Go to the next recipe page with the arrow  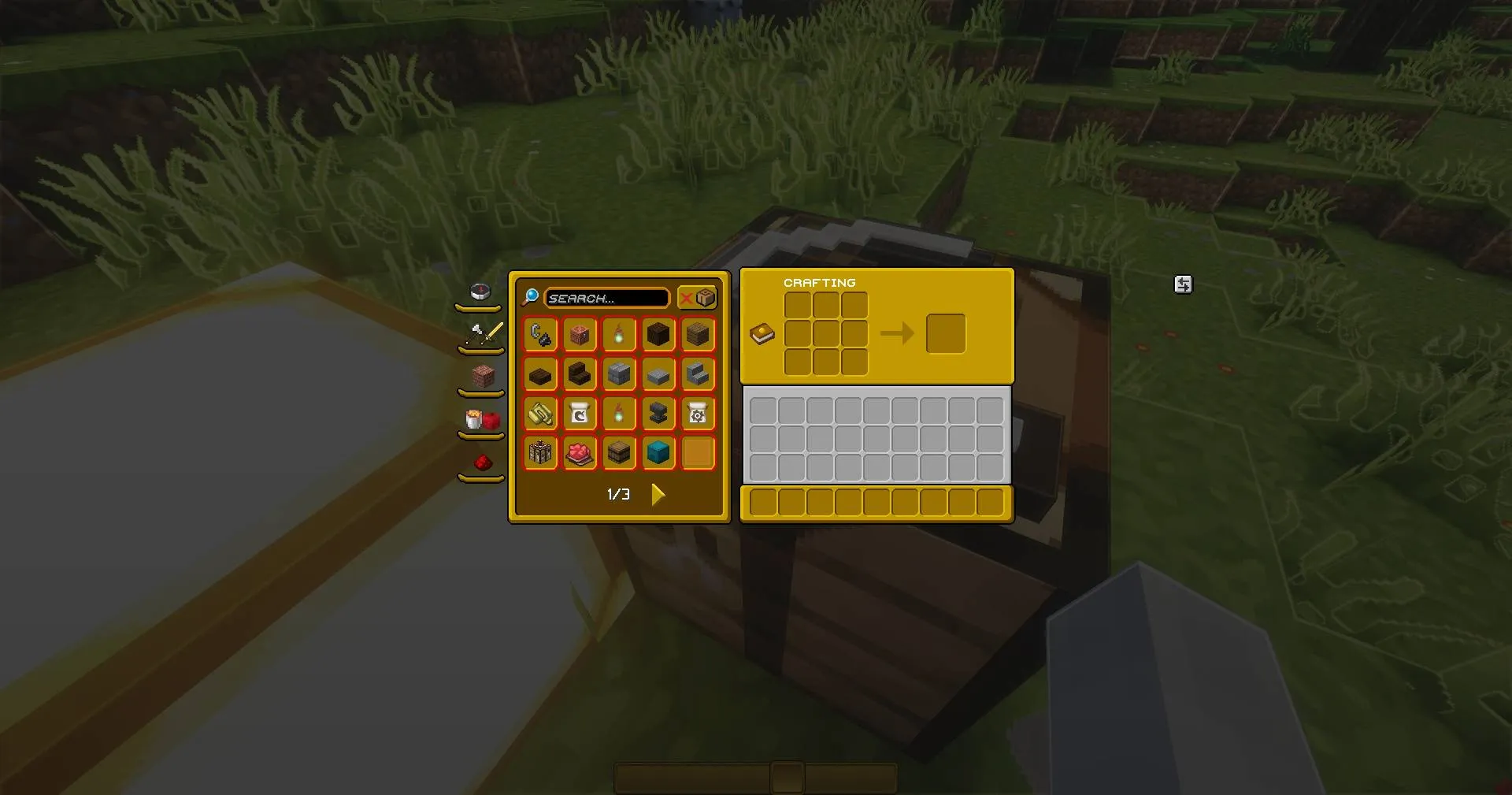click(658, 494)
